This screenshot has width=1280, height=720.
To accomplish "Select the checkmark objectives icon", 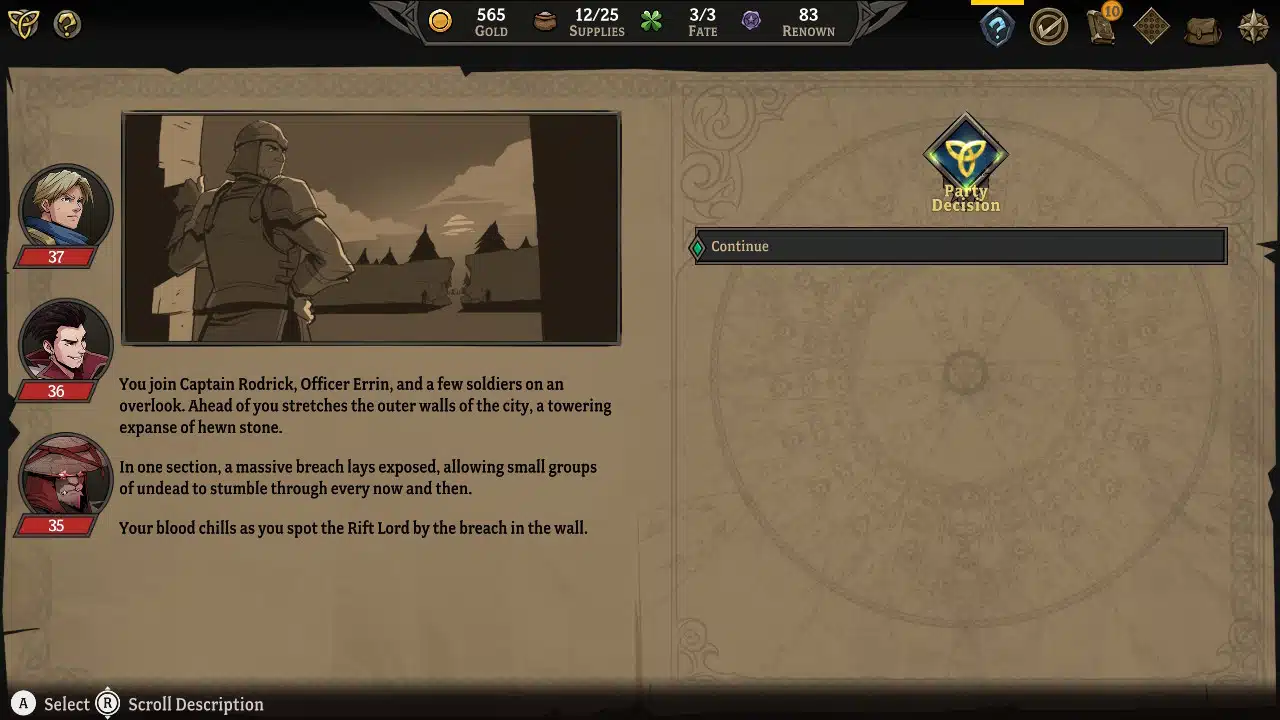I will [1048, 25].
